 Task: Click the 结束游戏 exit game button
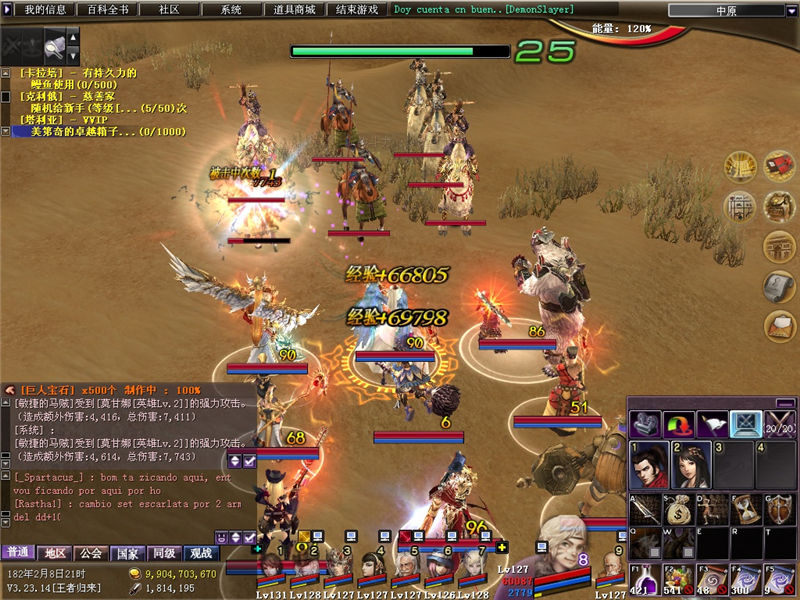pos(358,9)
